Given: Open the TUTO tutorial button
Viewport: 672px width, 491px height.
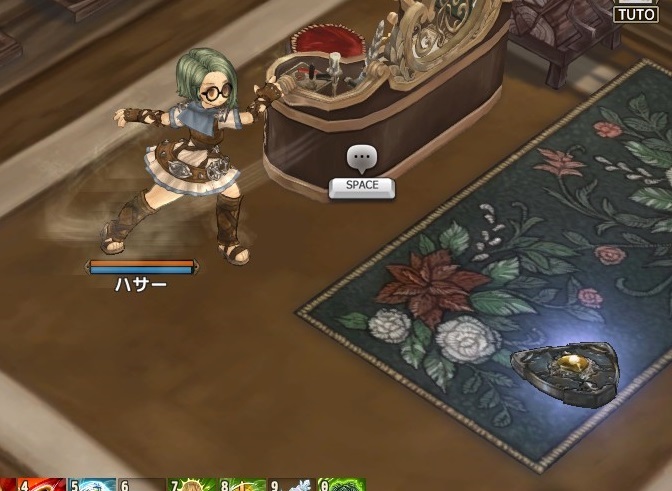Looking at the screenshot, I should coord(635,14).
